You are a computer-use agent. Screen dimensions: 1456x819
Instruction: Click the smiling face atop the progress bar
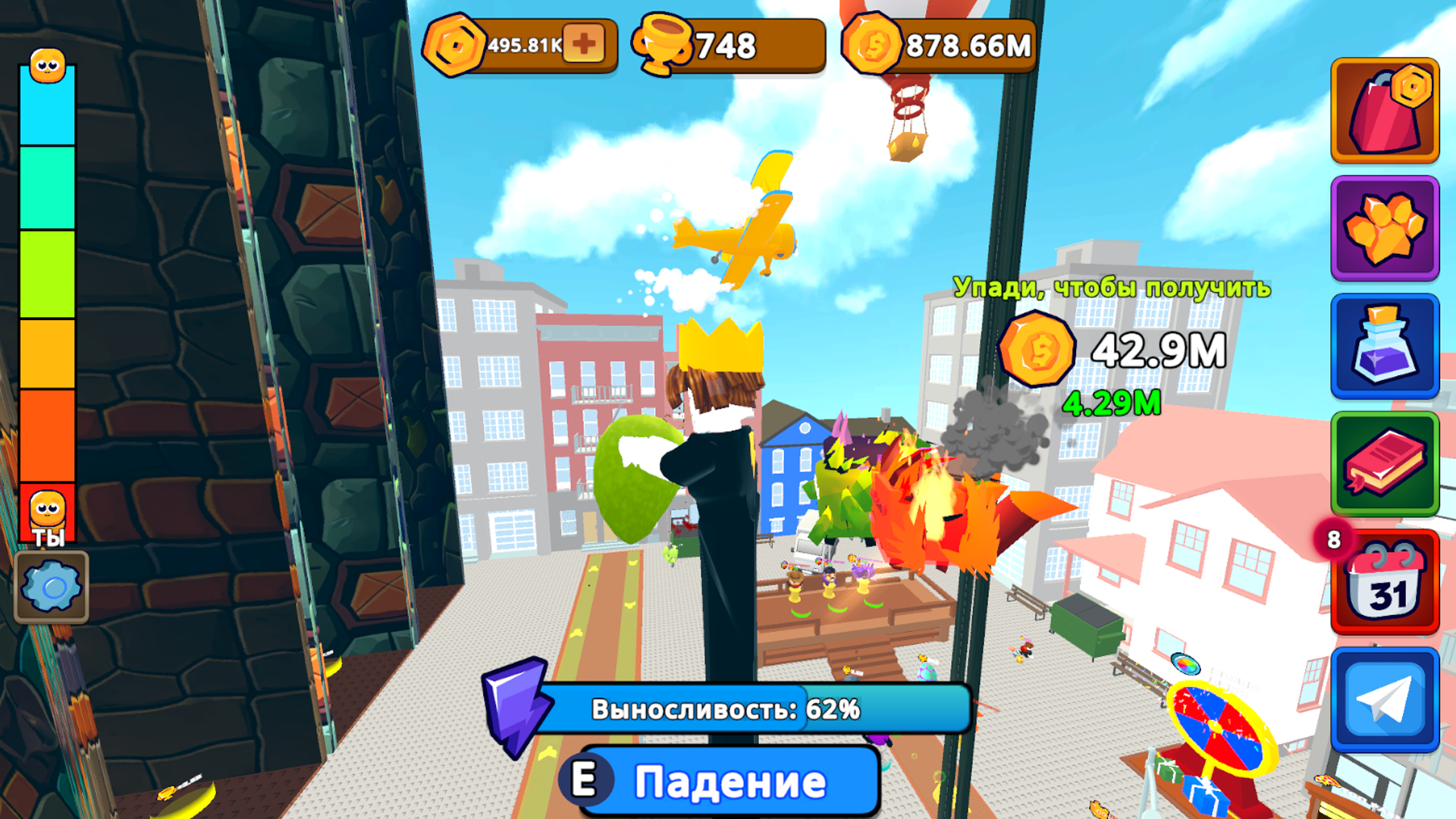pos(47,67)
